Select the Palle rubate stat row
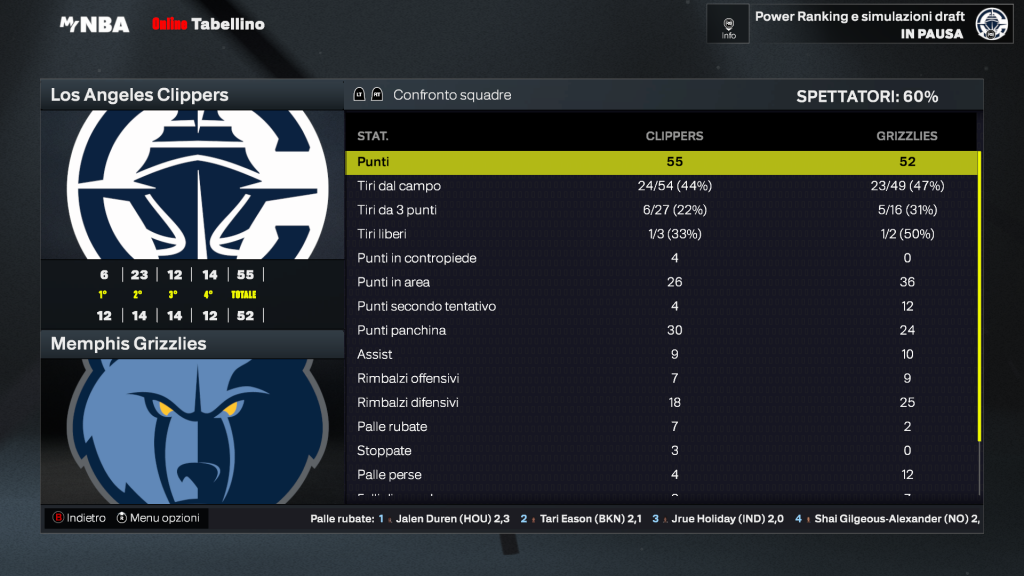1024x576 pixels. (x=660, y=426)
